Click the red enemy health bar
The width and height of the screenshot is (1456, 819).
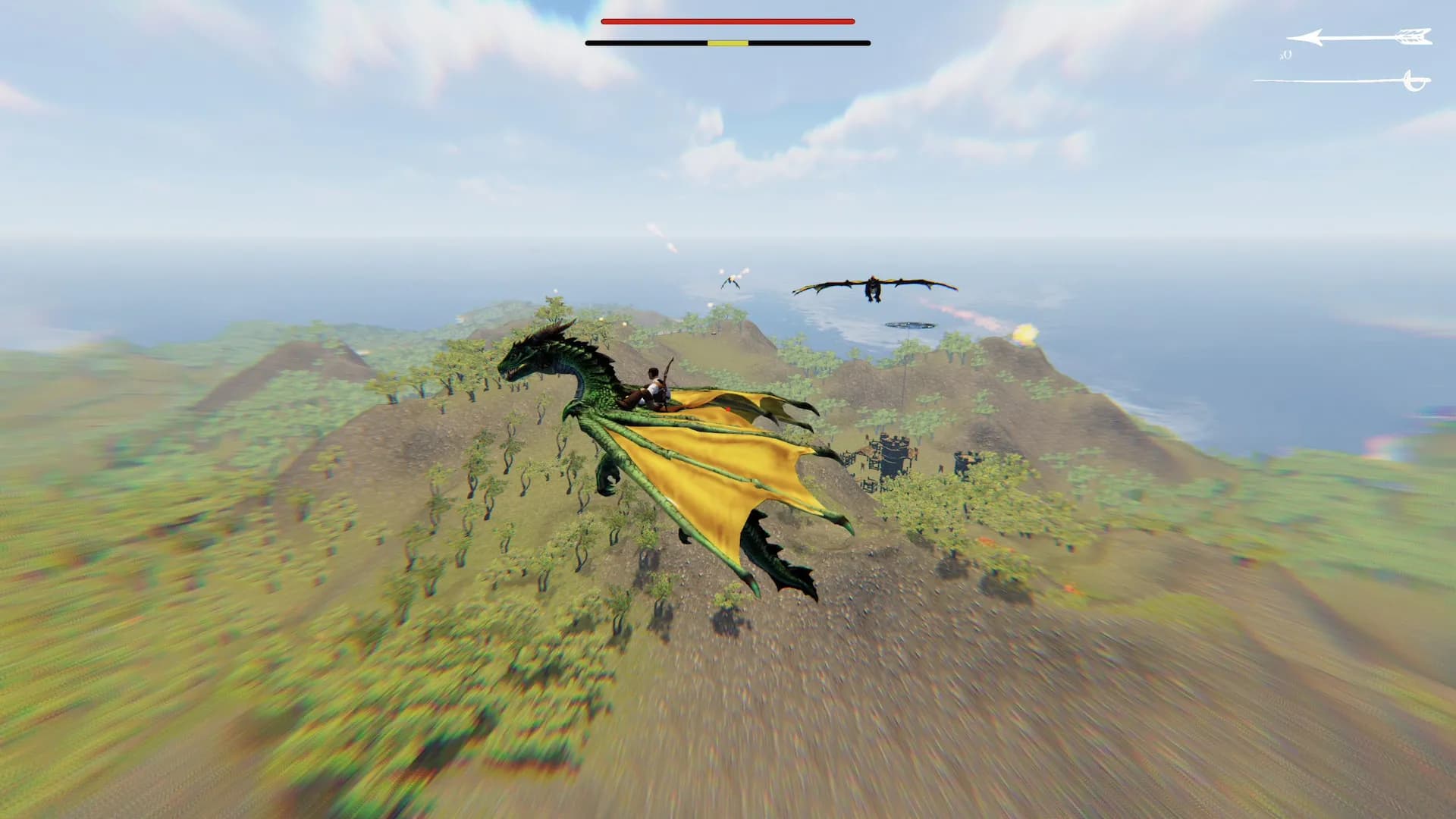pyautogui.click(x=728, y=22)
